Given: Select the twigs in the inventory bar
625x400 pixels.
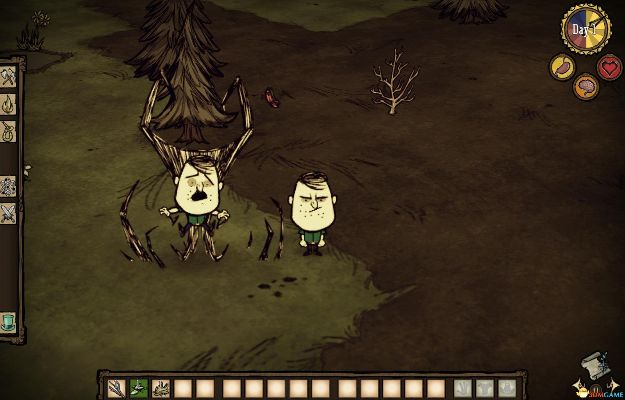Looking at the screenshot, I should (120, 387).
